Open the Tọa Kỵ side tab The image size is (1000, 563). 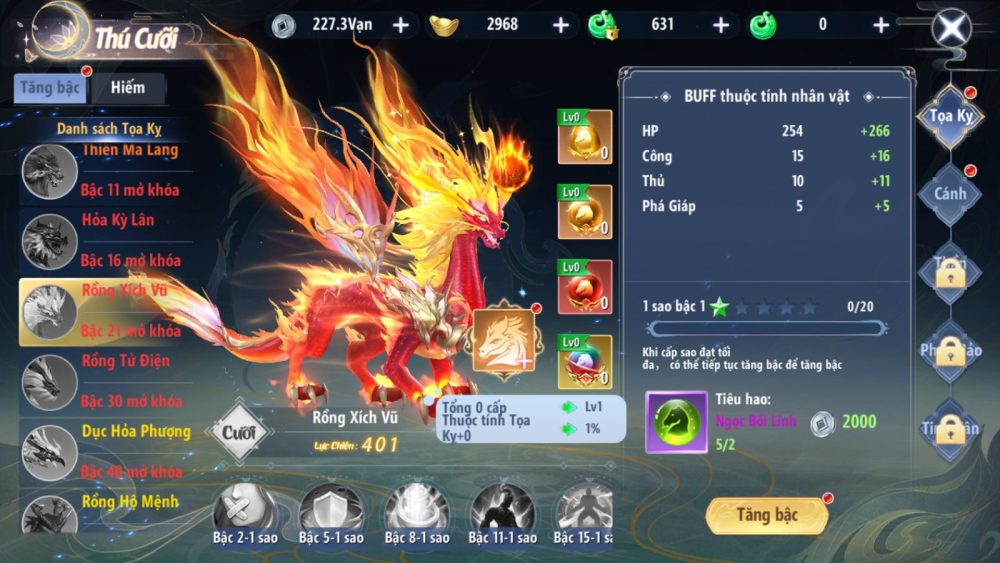(950, 117)
